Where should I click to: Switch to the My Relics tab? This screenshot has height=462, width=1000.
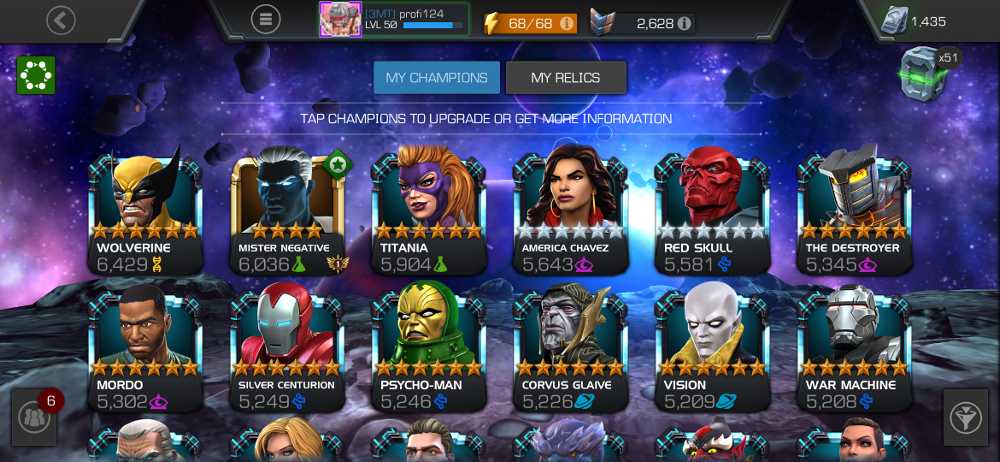[x=566, y=77]
